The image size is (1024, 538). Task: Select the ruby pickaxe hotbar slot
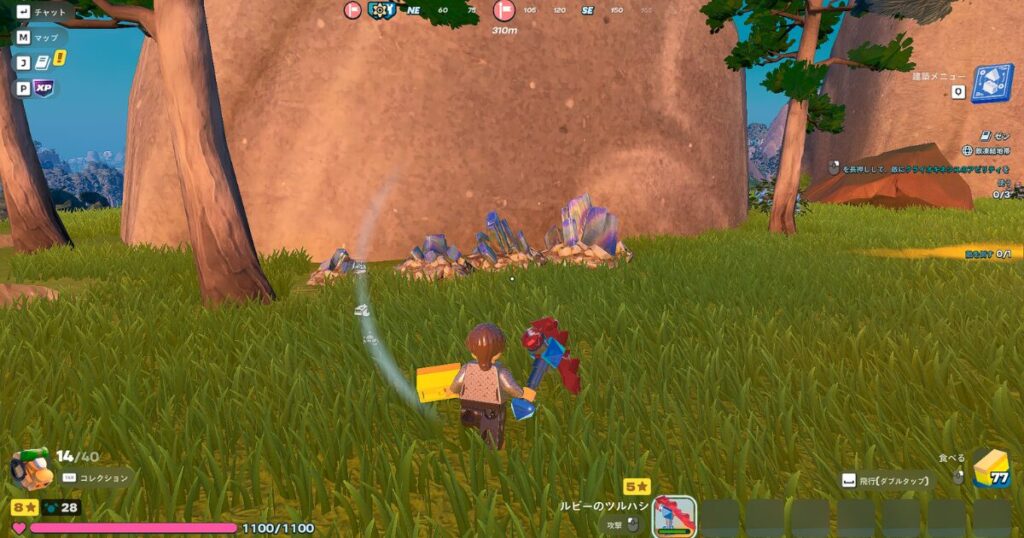(674, 516)
